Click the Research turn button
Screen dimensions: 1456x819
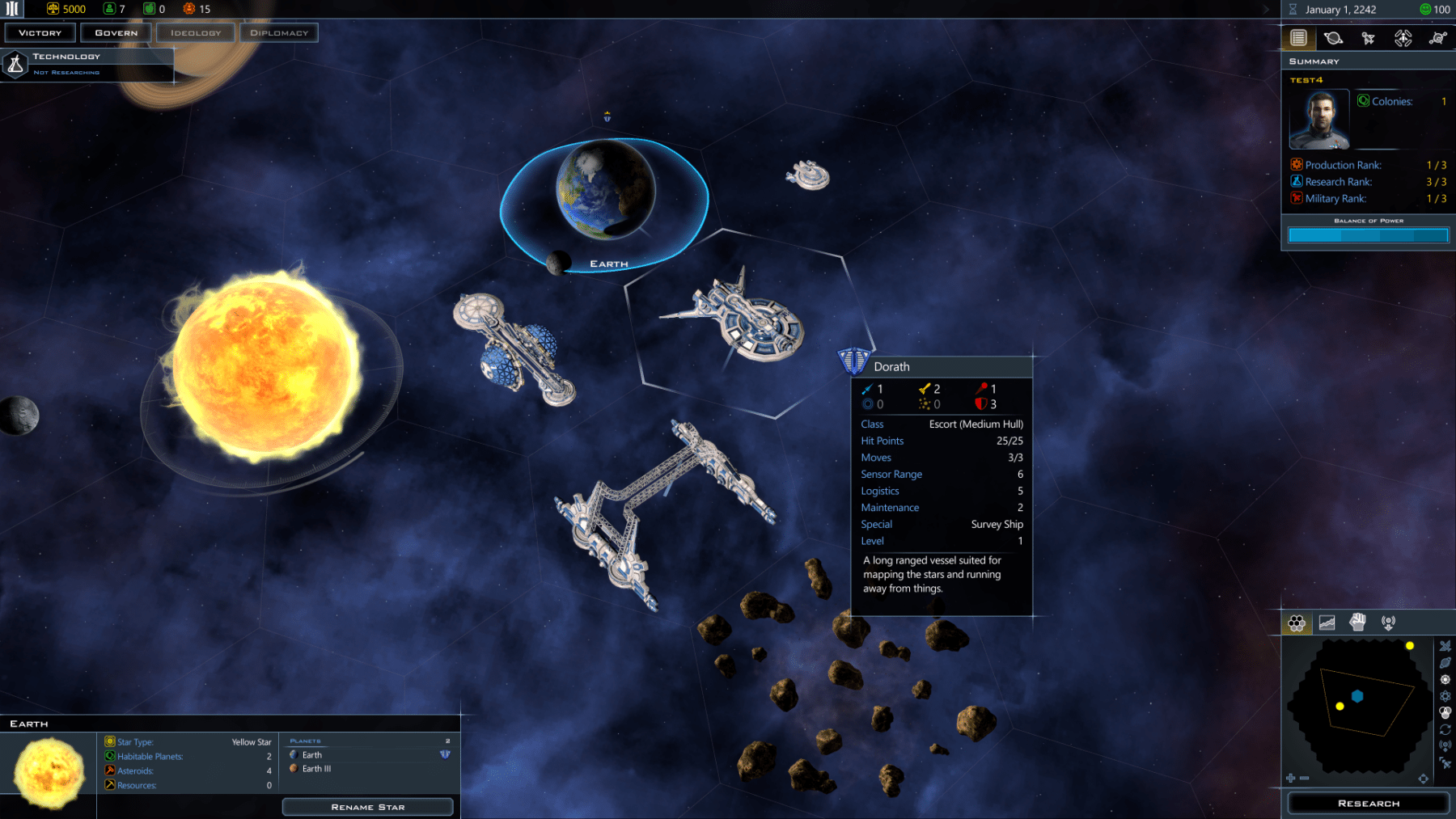pyautogui.click(x=1368, y=803)
